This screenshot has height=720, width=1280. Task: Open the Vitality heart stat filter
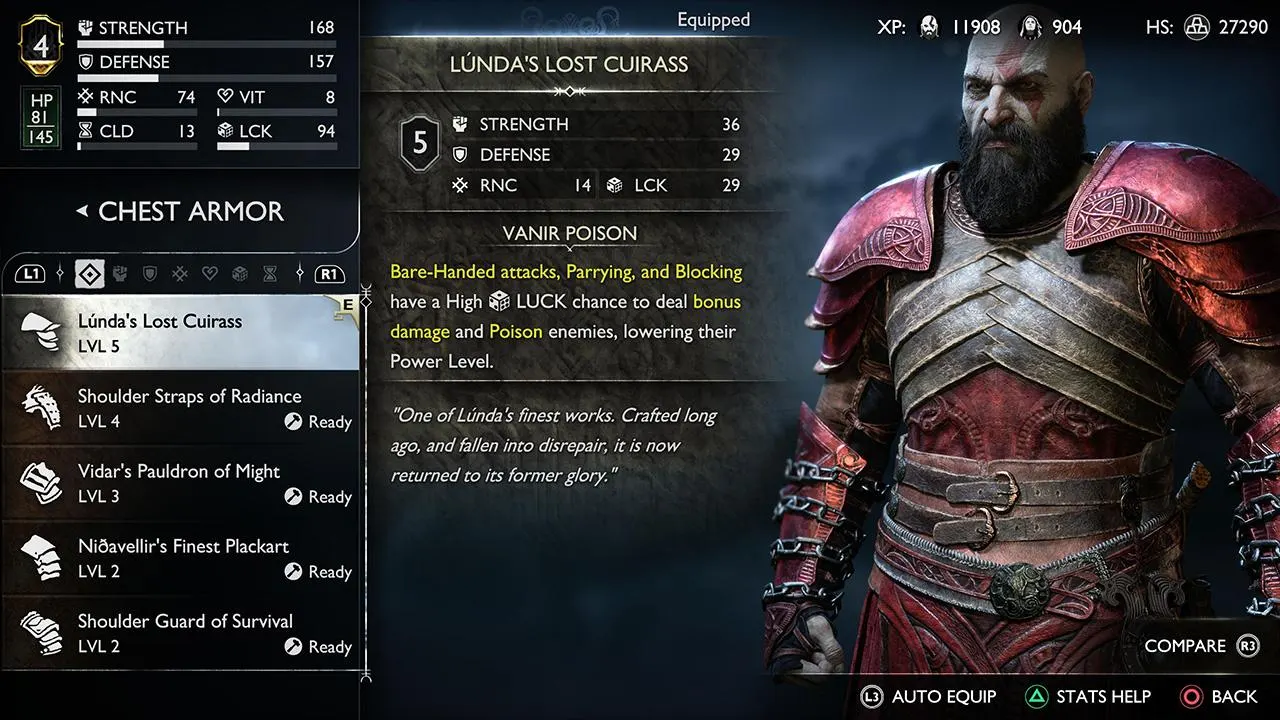(x=208, y=273)
